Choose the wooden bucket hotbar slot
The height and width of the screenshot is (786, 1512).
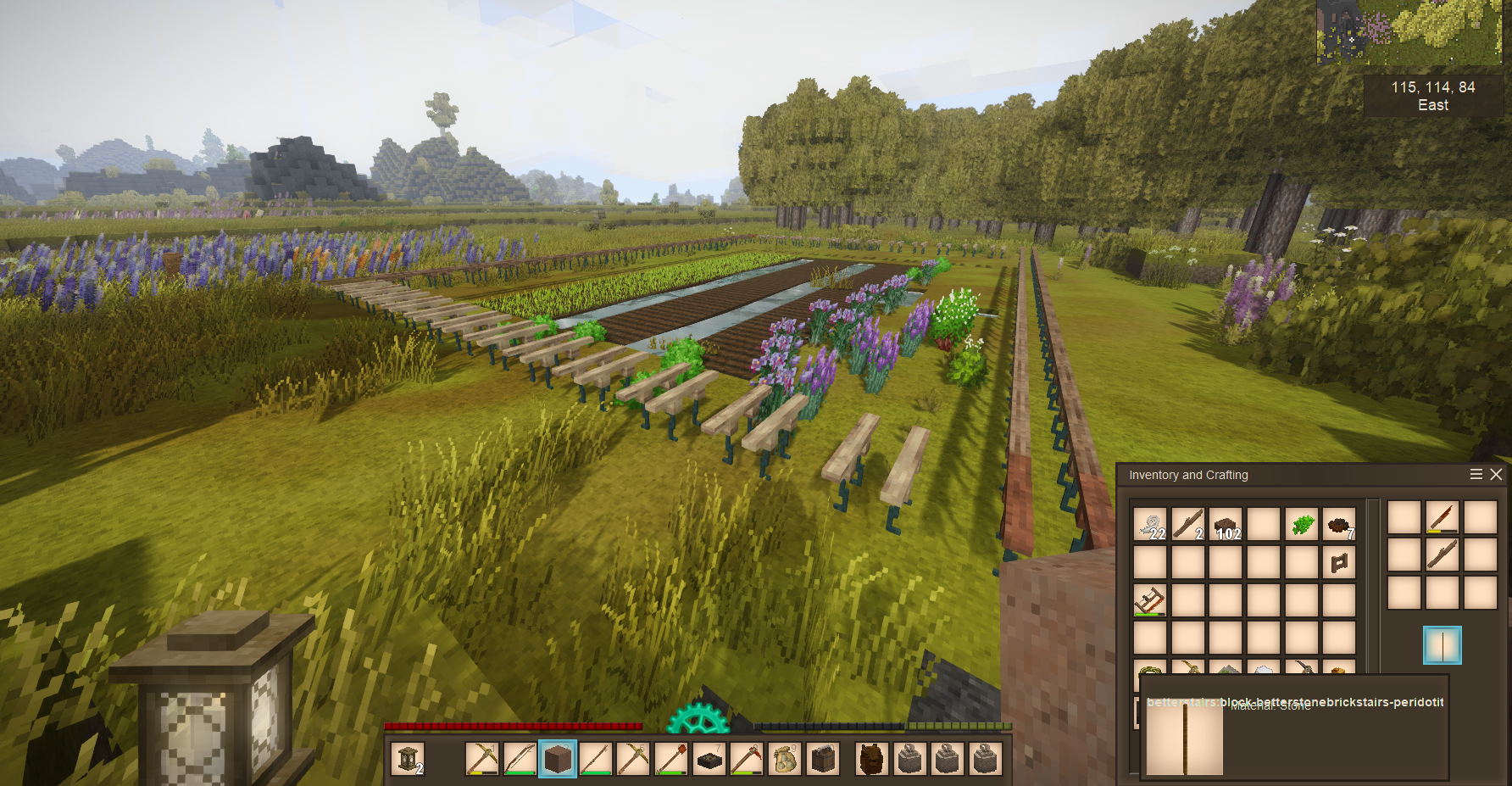(823, 759)
